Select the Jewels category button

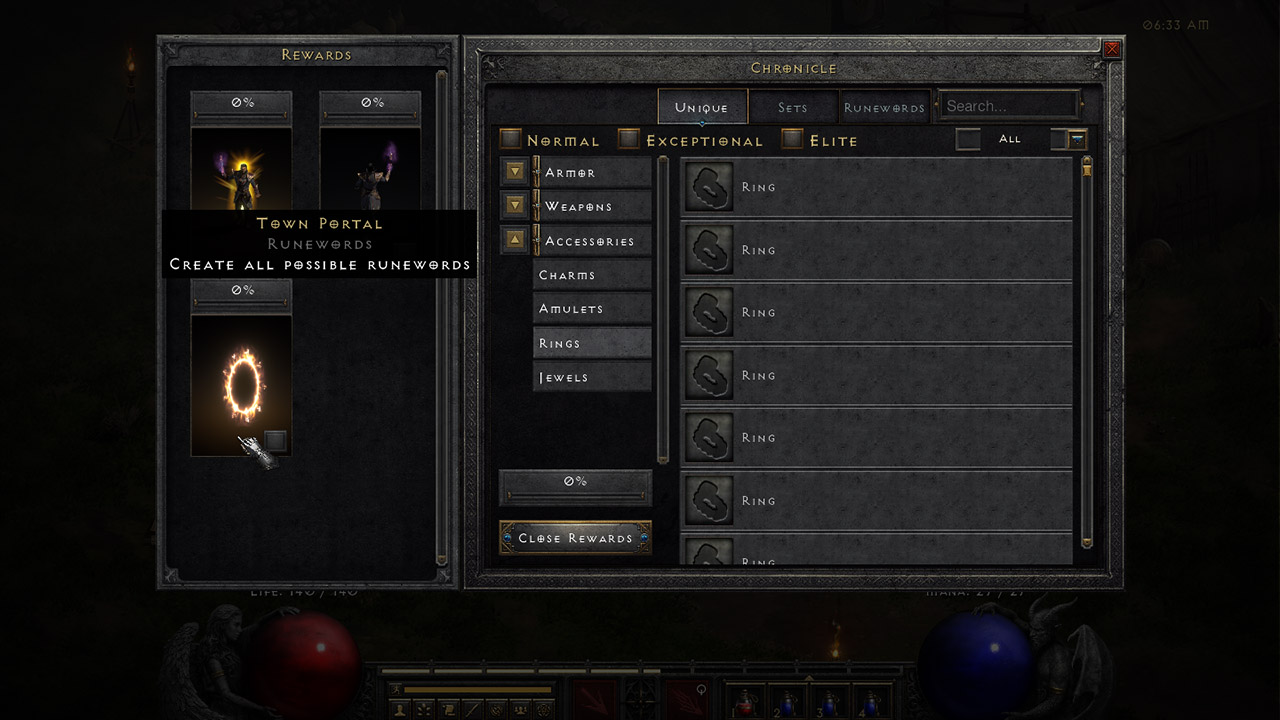coord(592,377)
